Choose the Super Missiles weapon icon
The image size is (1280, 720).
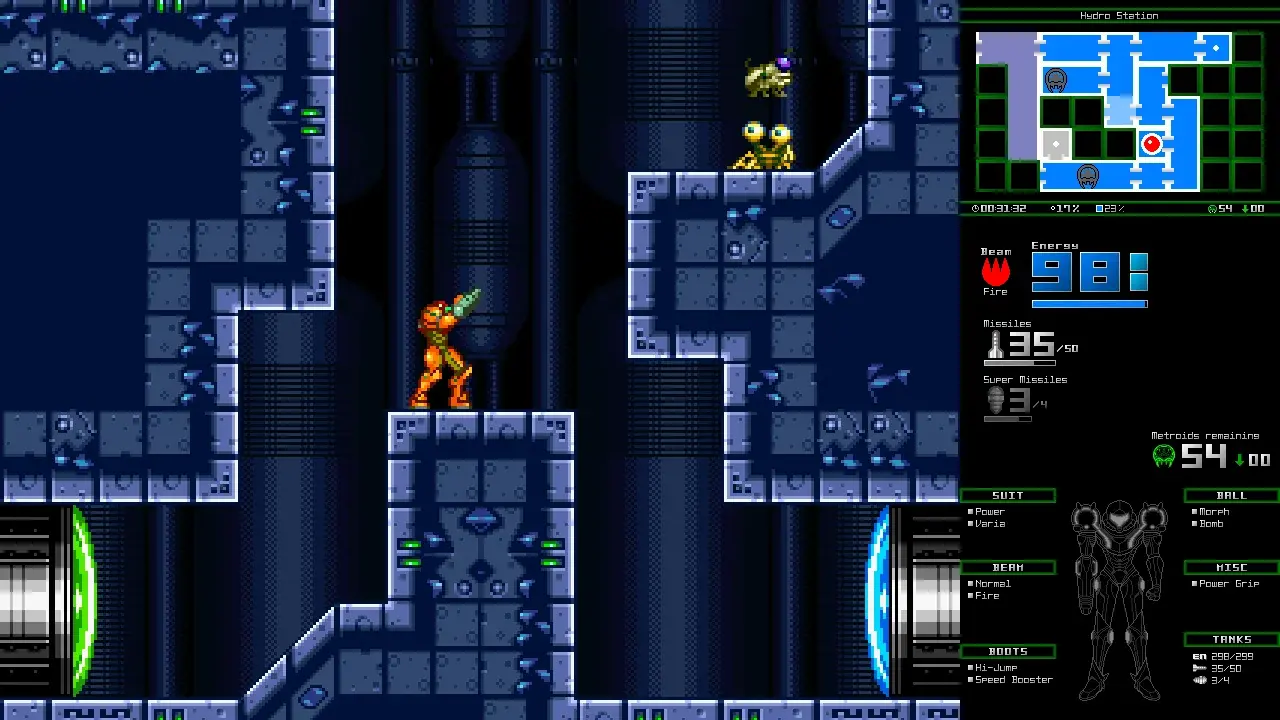pyautogui.click(x=995, y=400)
